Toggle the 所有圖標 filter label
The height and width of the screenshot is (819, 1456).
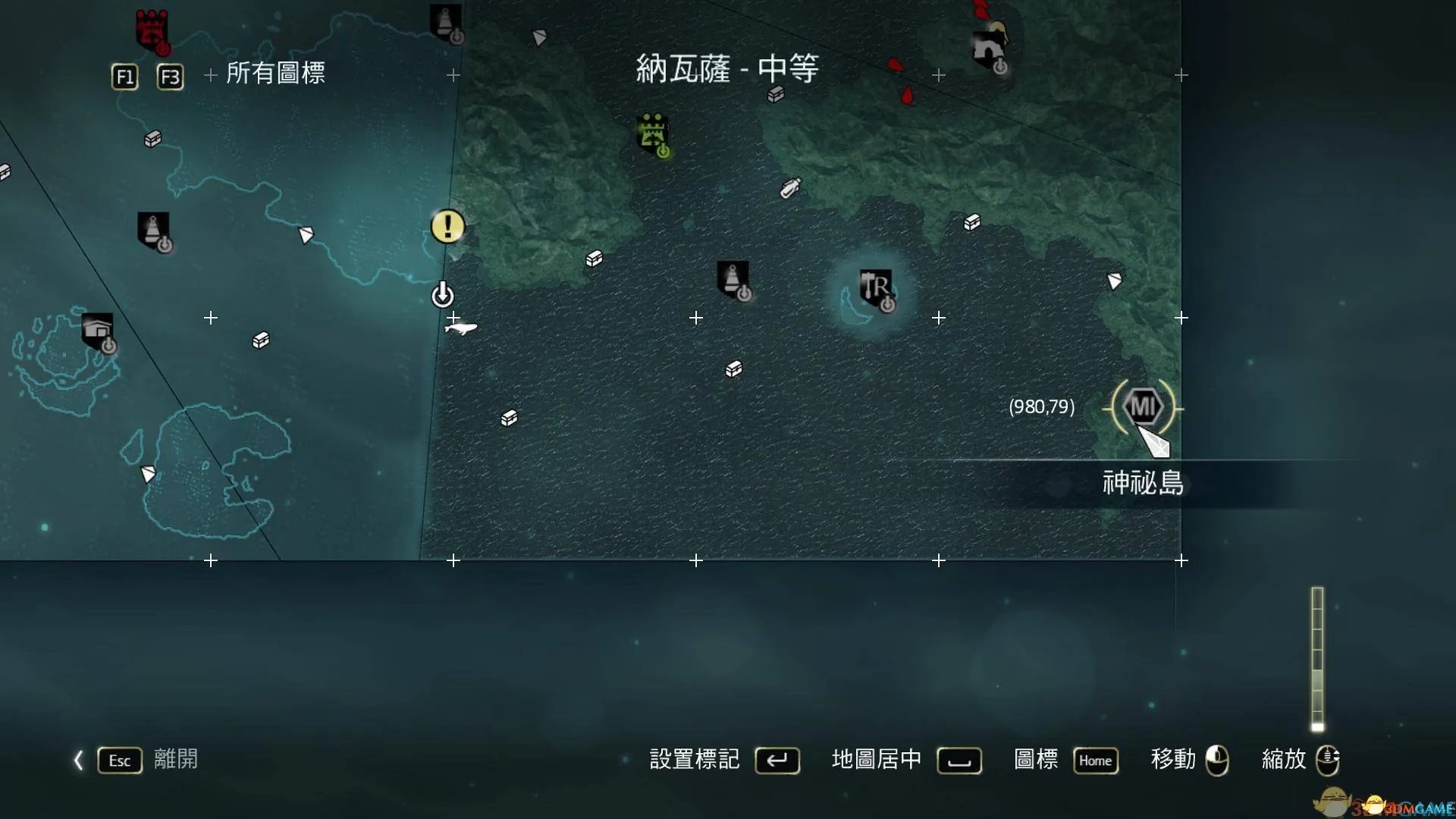point(276,75)
